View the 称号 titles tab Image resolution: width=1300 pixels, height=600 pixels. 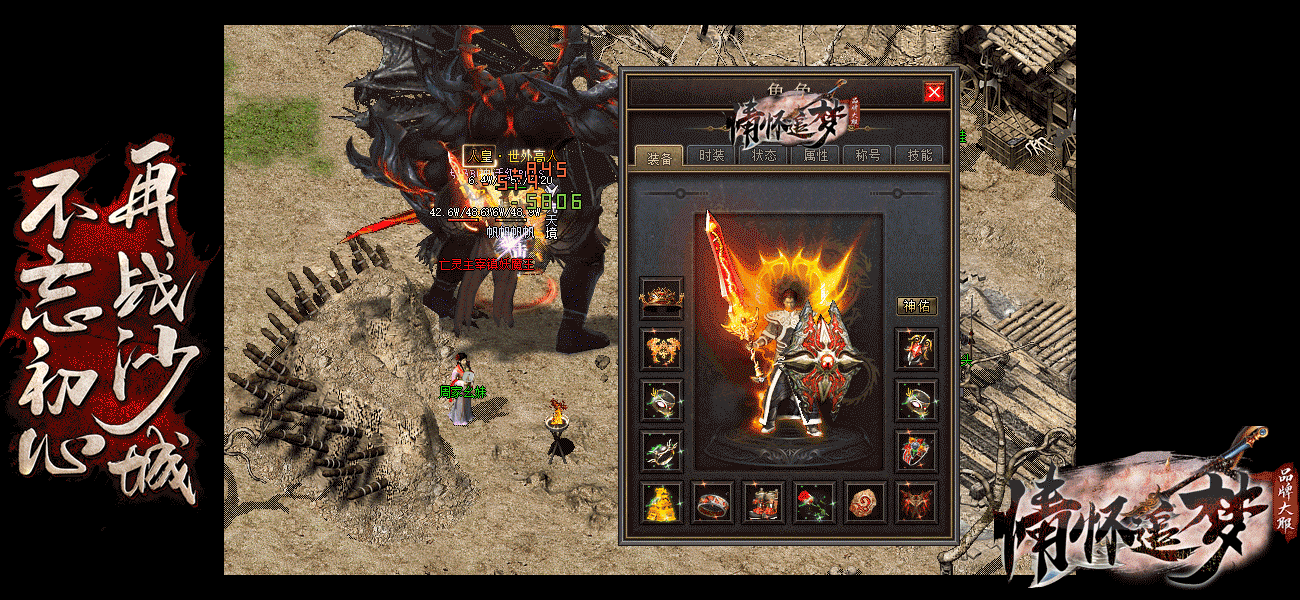point(867,155)
